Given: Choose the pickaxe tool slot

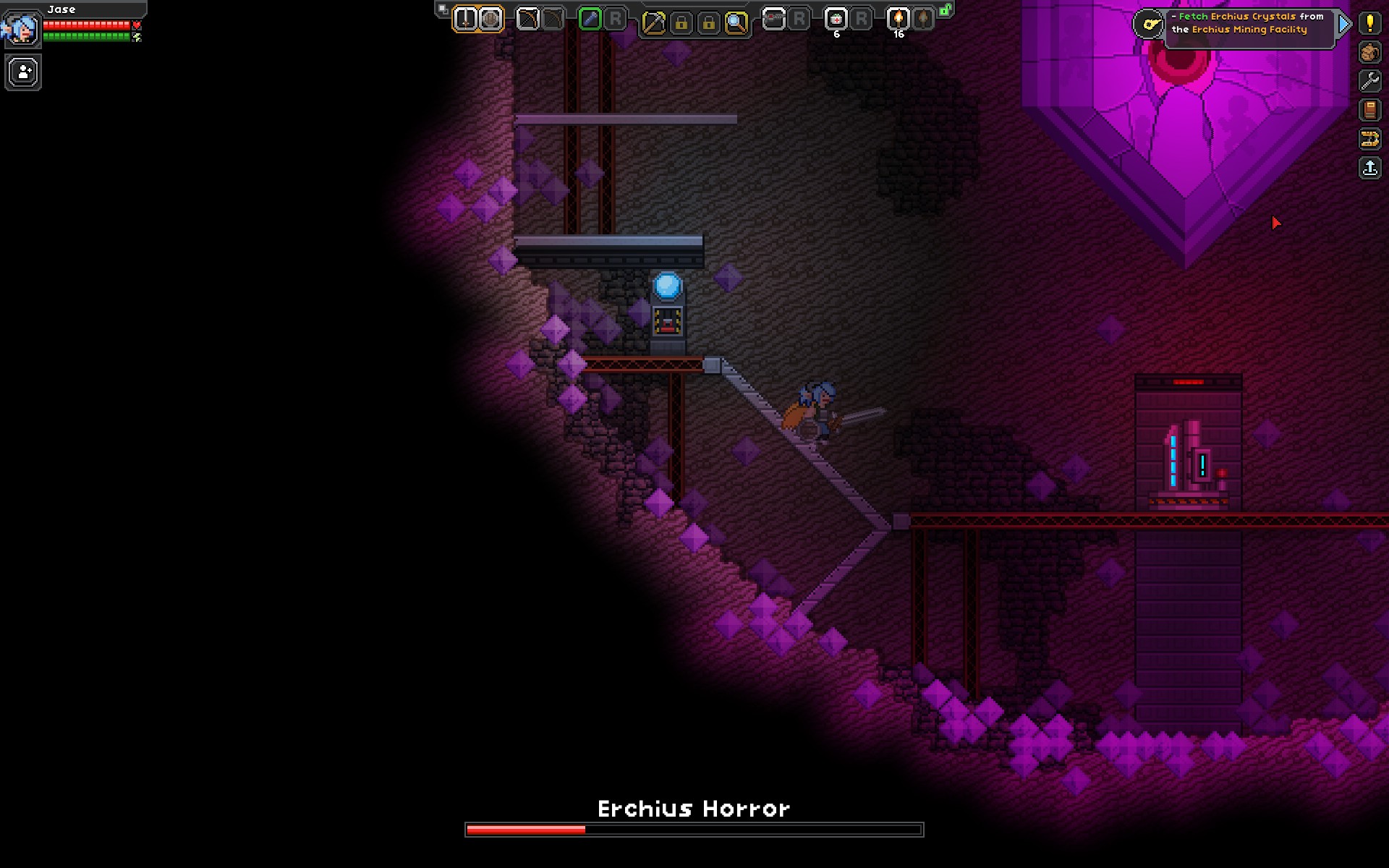Looking at the screenshot, I should 653,23.
